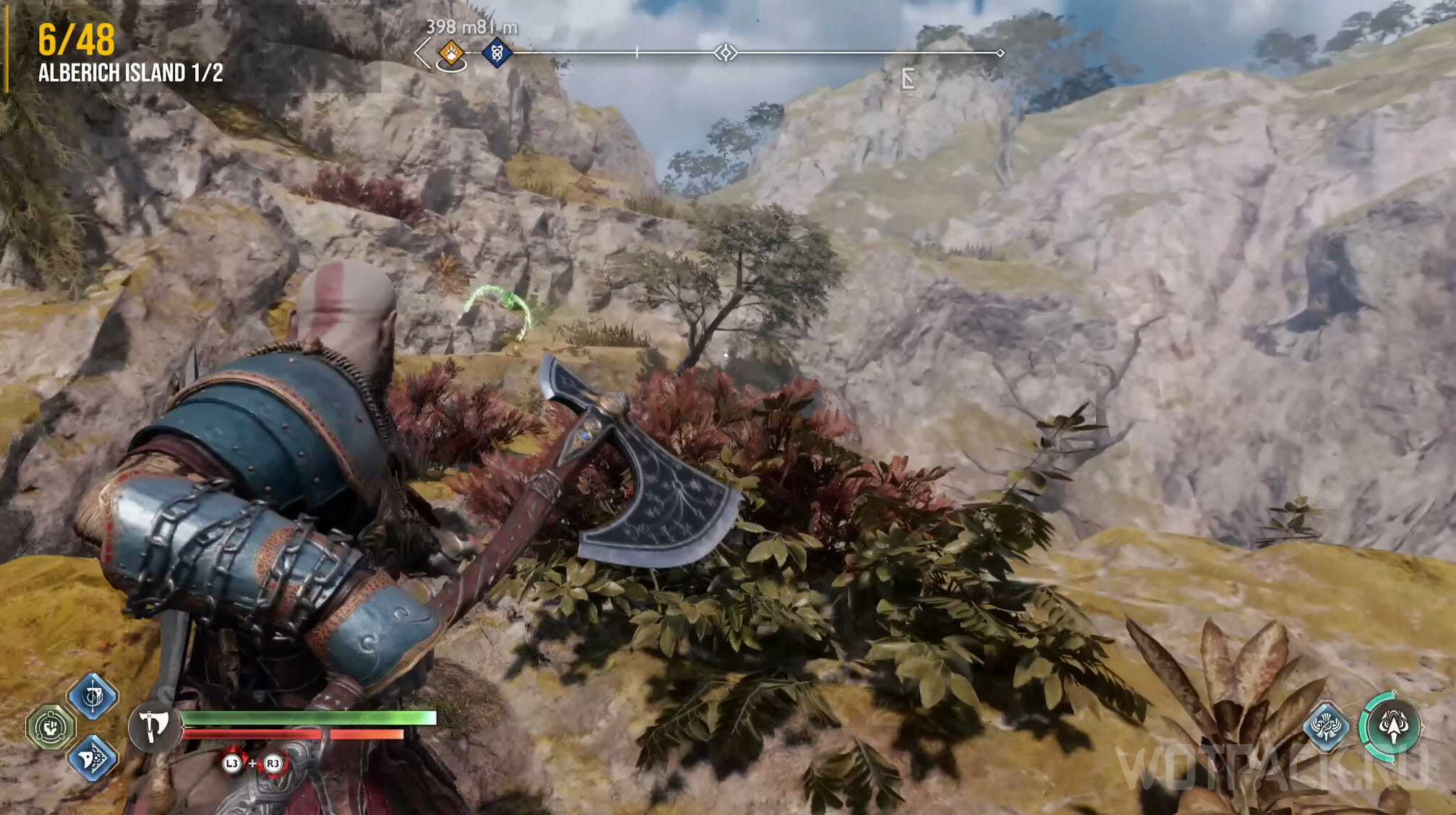Viewport: 1456px width, 815px height.
Task: Click the compass bar's center diamond indicator
Action: coord(725,53)
